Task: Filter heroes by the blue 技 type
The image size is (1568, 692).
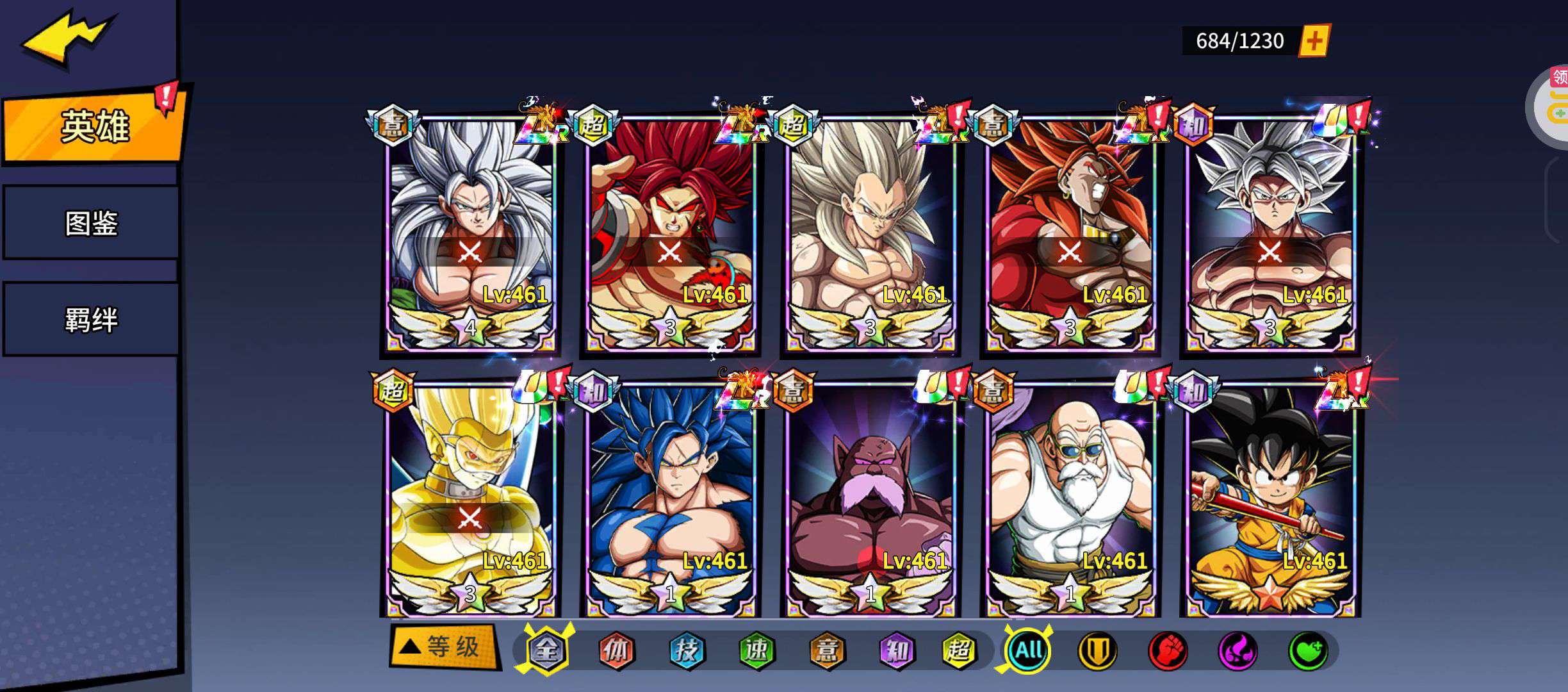Action: pyautogui.click(x=687, y=650)
